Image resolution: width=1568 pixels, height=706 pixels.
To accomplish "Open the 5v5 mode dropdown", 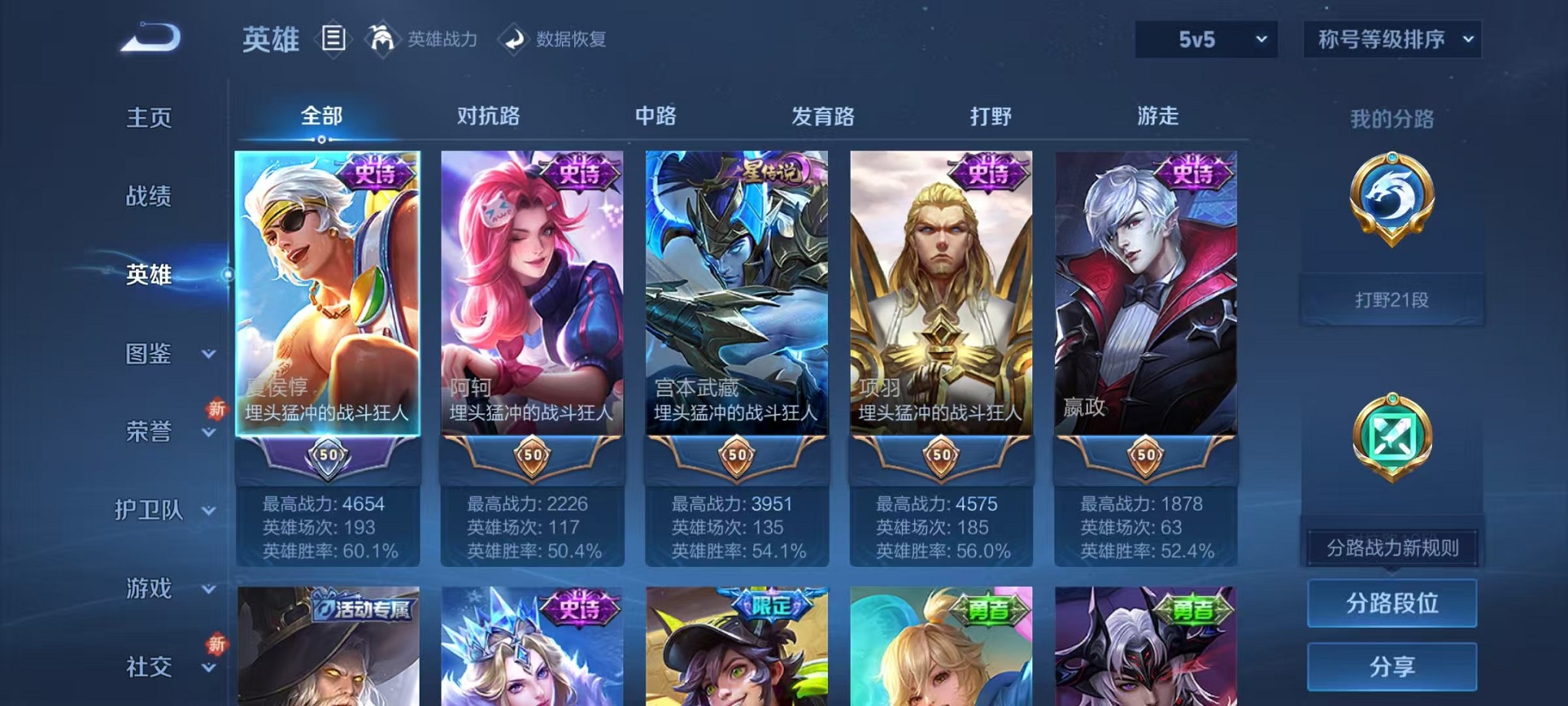I will (1205, 38).
